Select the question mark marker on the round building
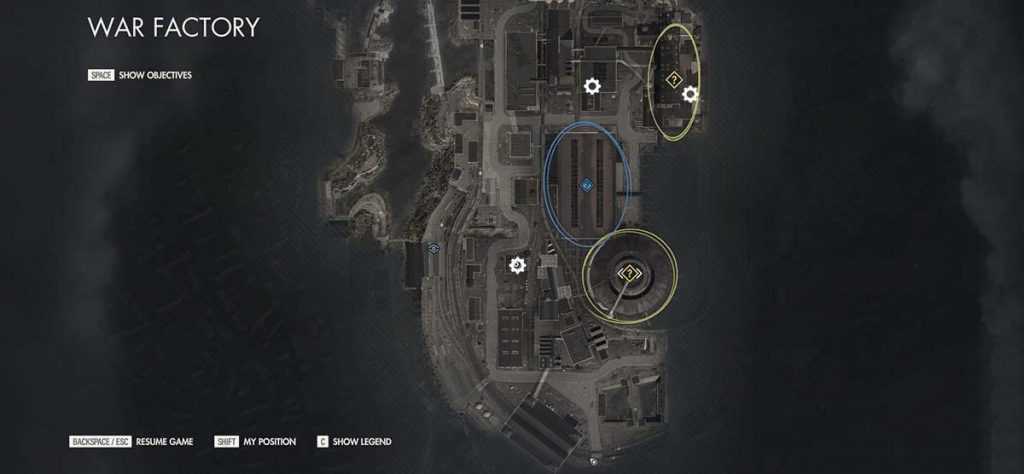The height and width of the screenshot is (474, 1024). click(x=629, y=273)
